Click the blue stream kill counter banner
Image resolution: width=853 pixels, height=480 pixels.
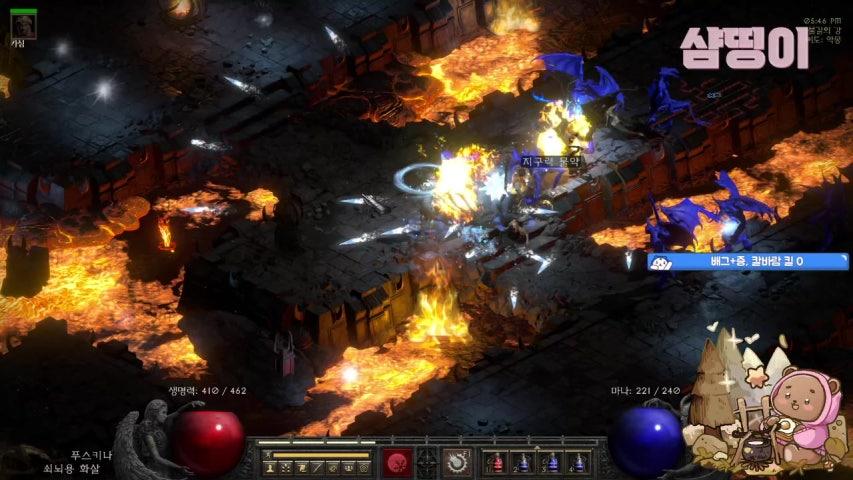pyautogui.click(x=748, y=262)
